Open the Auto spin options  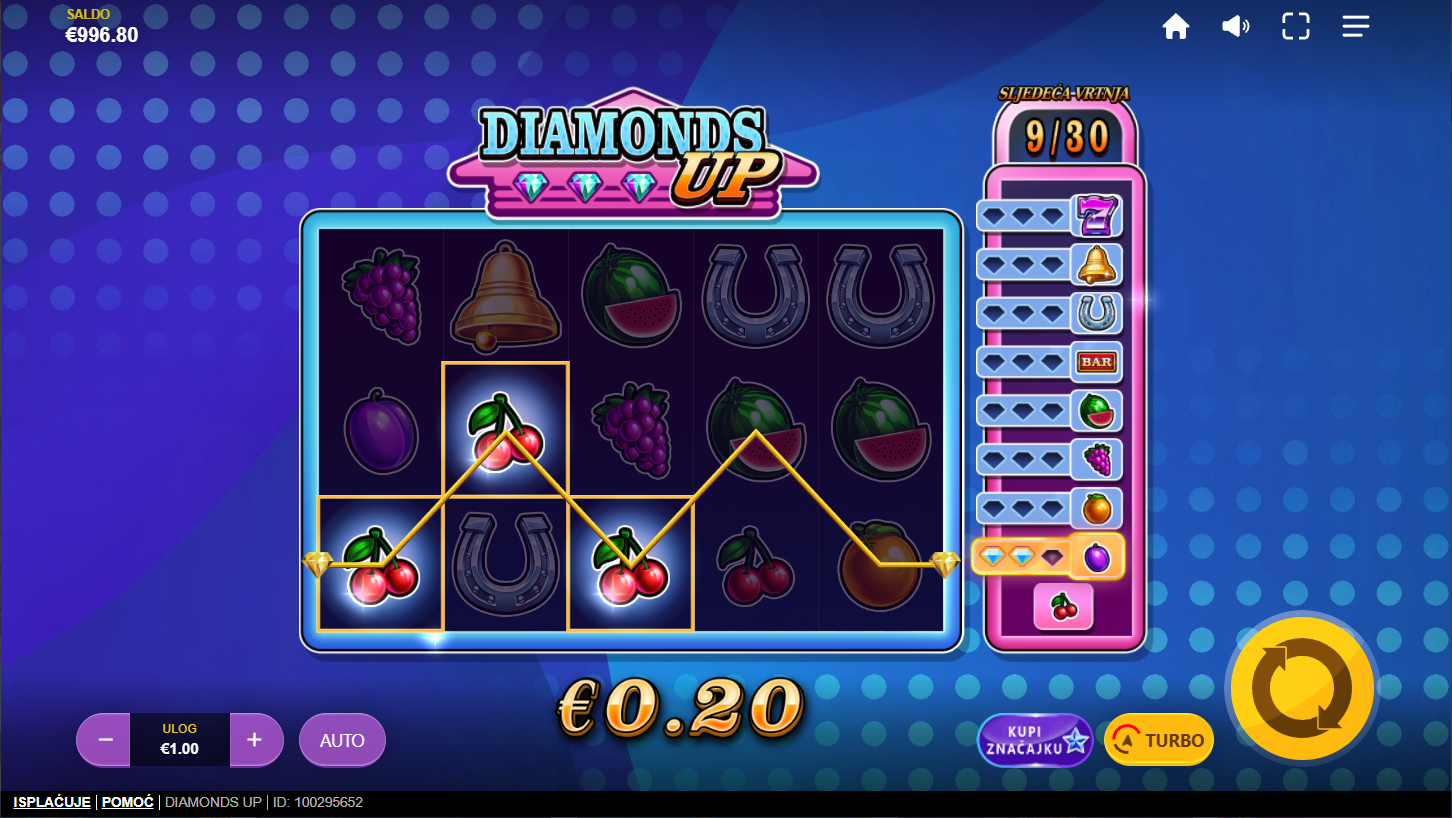point(342,740)
